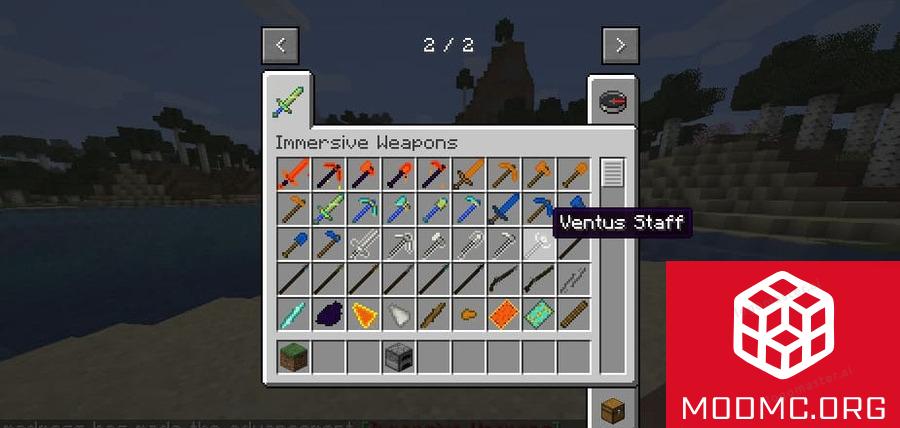The image size is (900, 428).
Task: Open the compass search items tab
Action: (x=612, y=101)
